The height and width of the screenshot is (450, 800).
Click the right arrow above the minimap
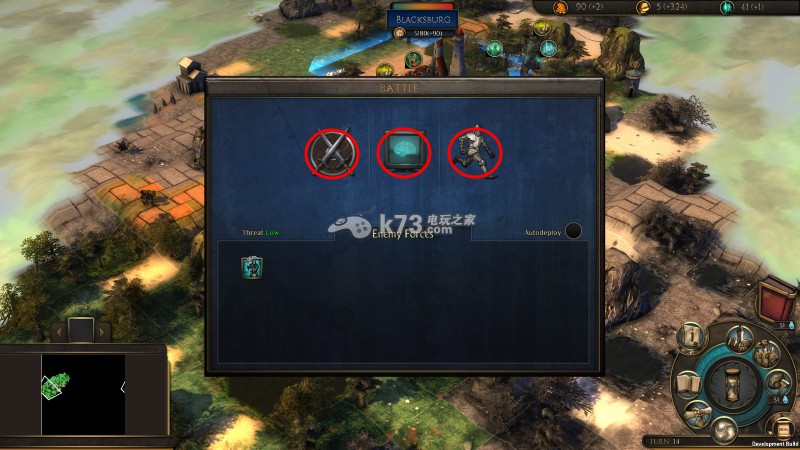pos(102,330)
